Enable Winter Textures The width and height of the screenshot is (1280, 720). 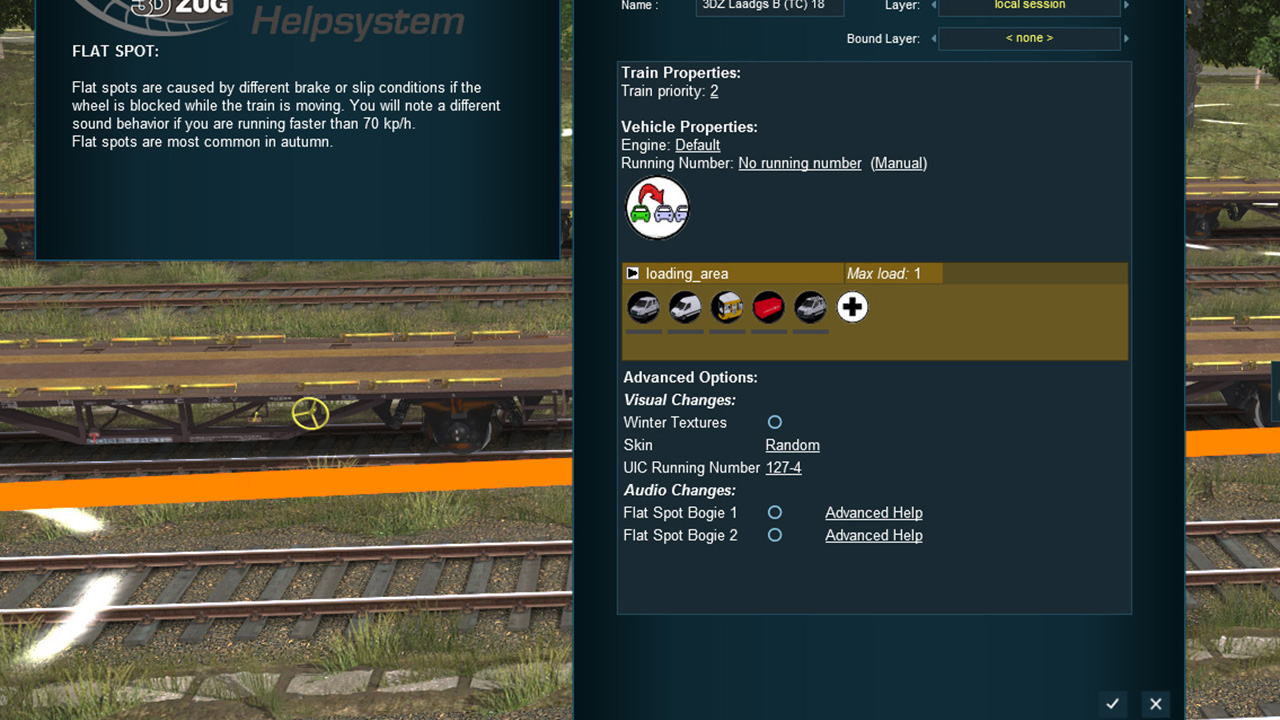coord(774,422)
